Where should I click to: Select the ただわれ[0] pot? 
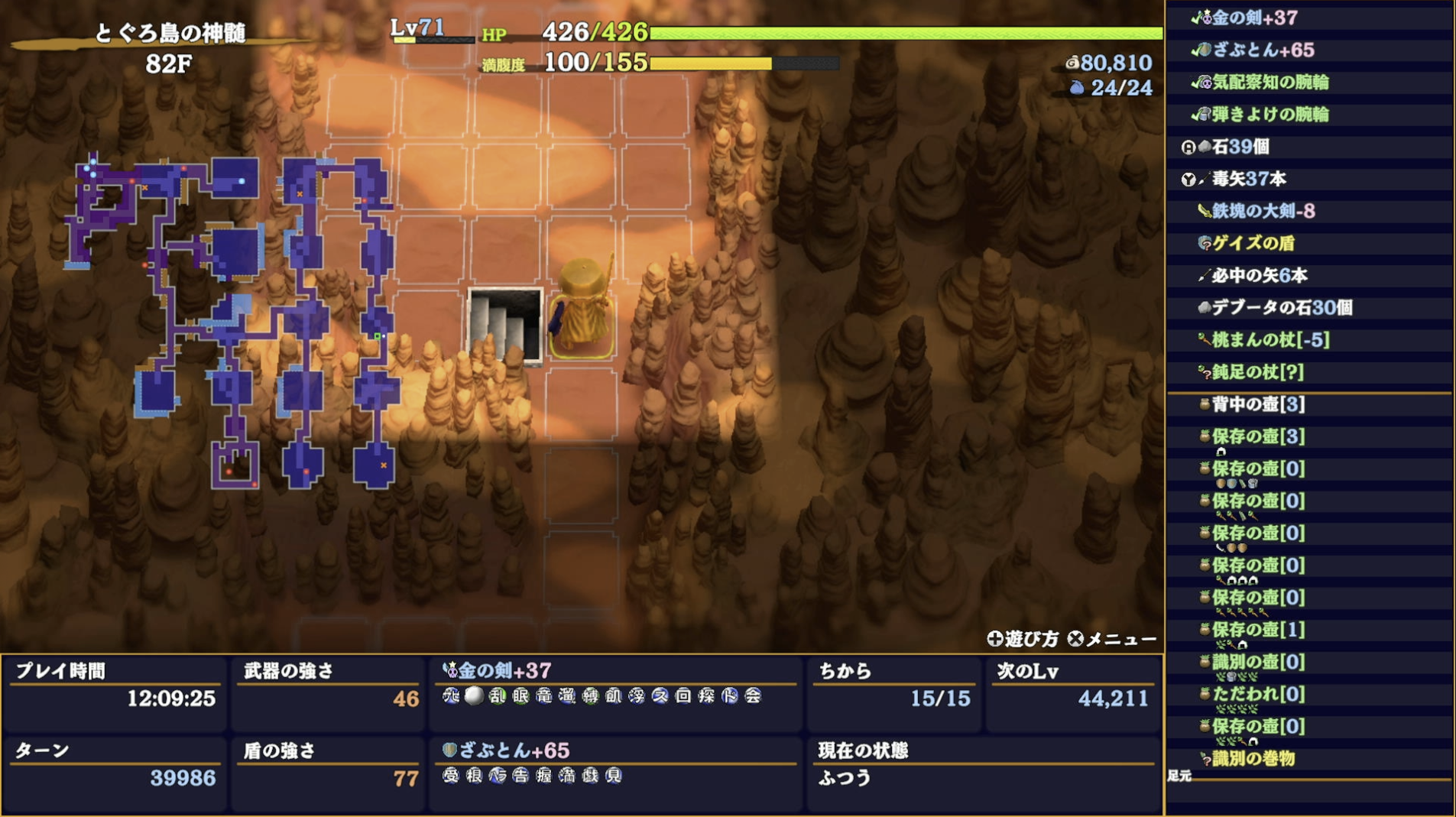click(x=1257, y=694)
